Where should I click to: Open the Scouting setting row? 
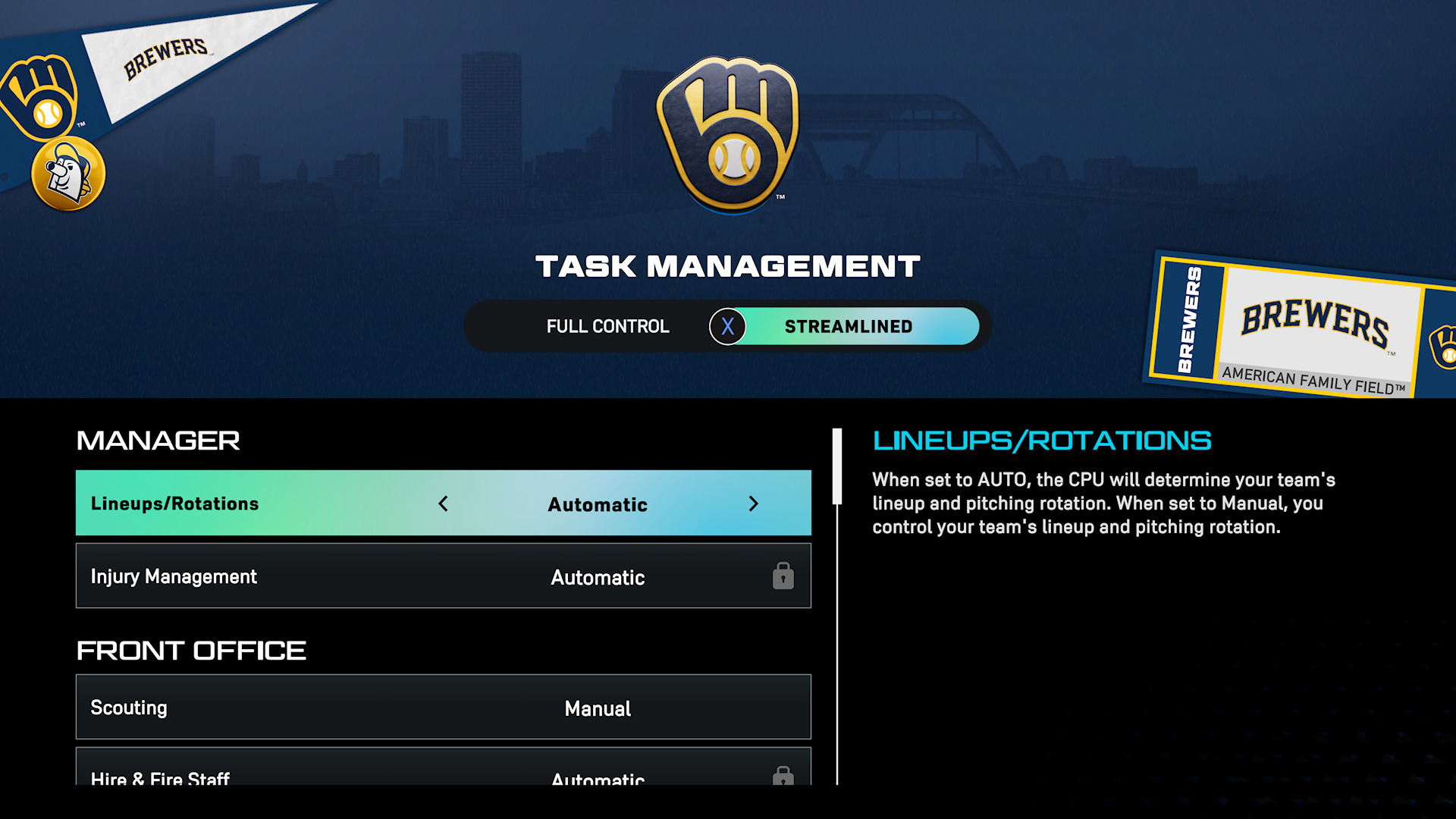(443, 708)
